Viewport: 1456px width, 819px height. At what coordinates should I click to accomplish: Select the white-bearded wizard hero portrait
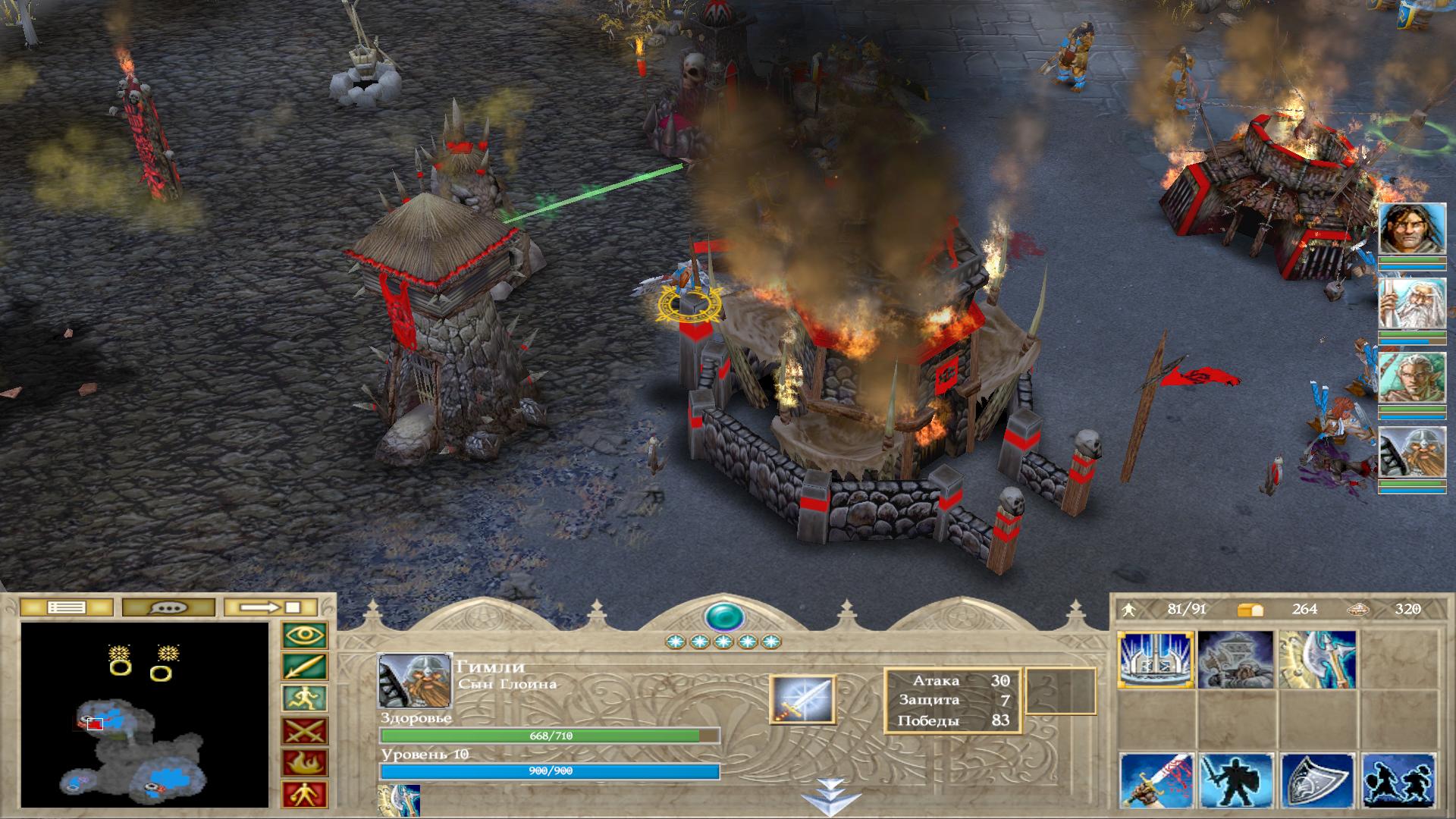tap(1411, 304)
